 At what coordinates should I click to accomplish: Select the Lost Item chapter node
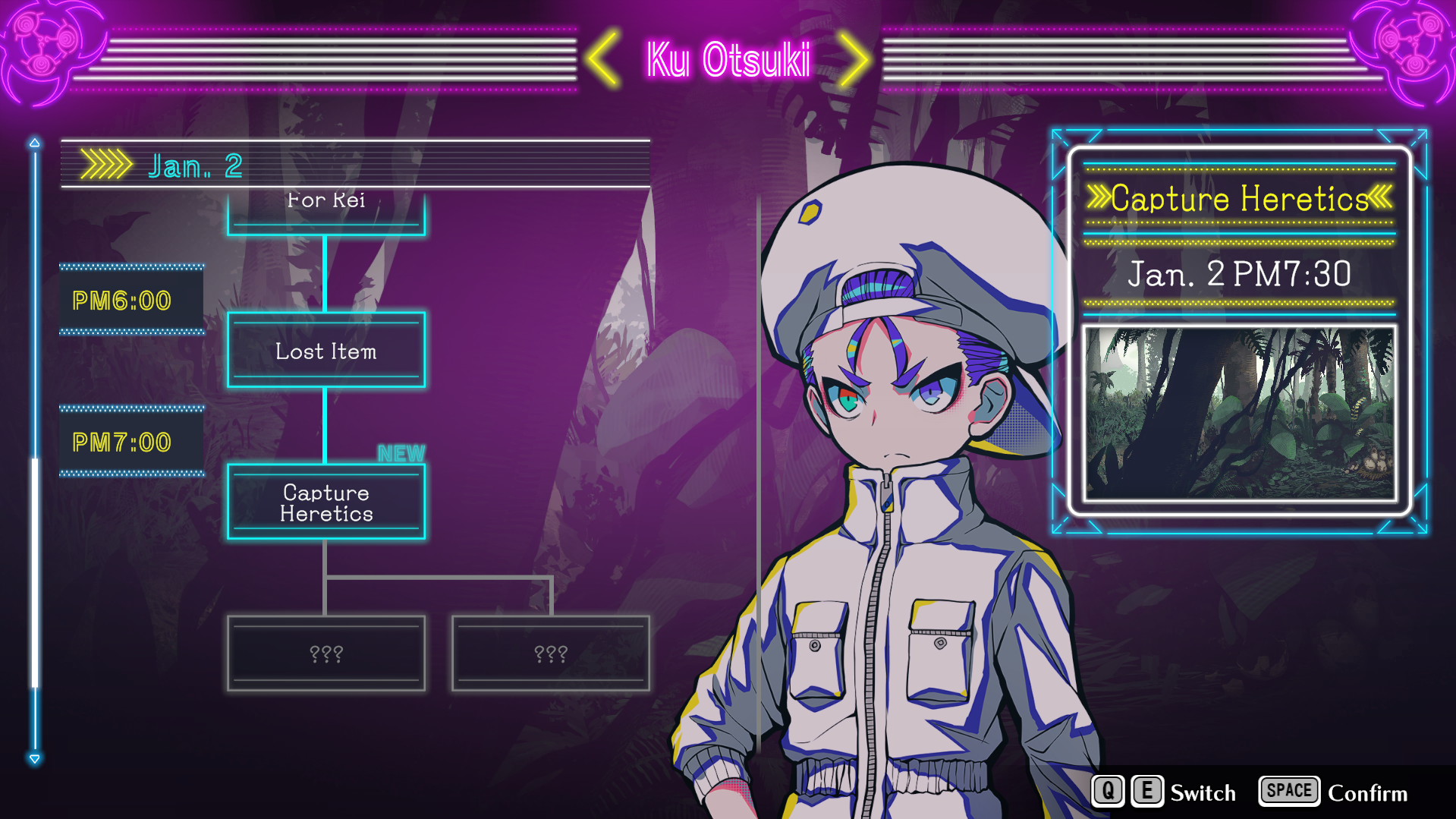pos(326,351)
